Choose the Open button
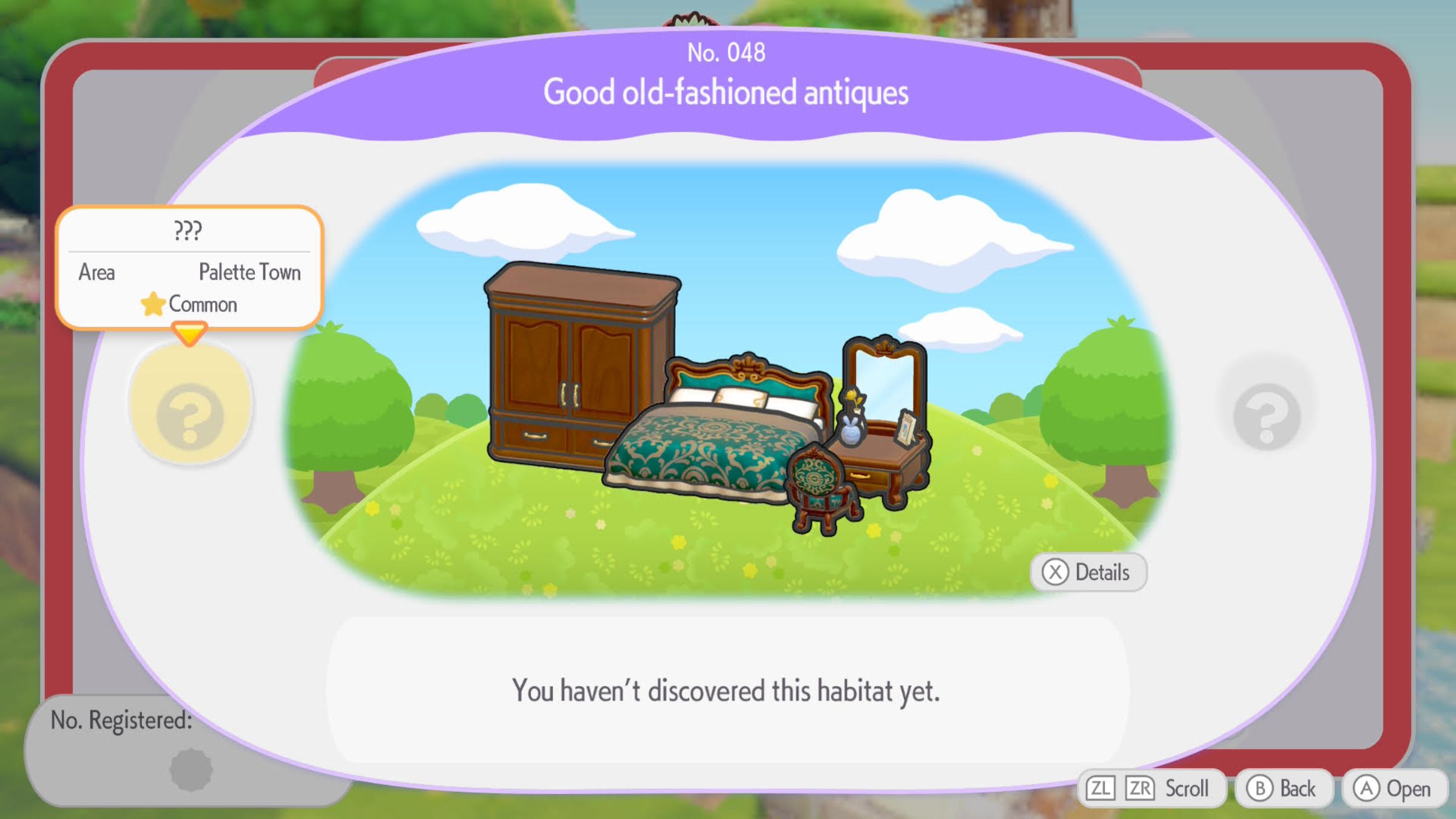This screenshot has height=819, width=1456. (x=1395, y=789)
